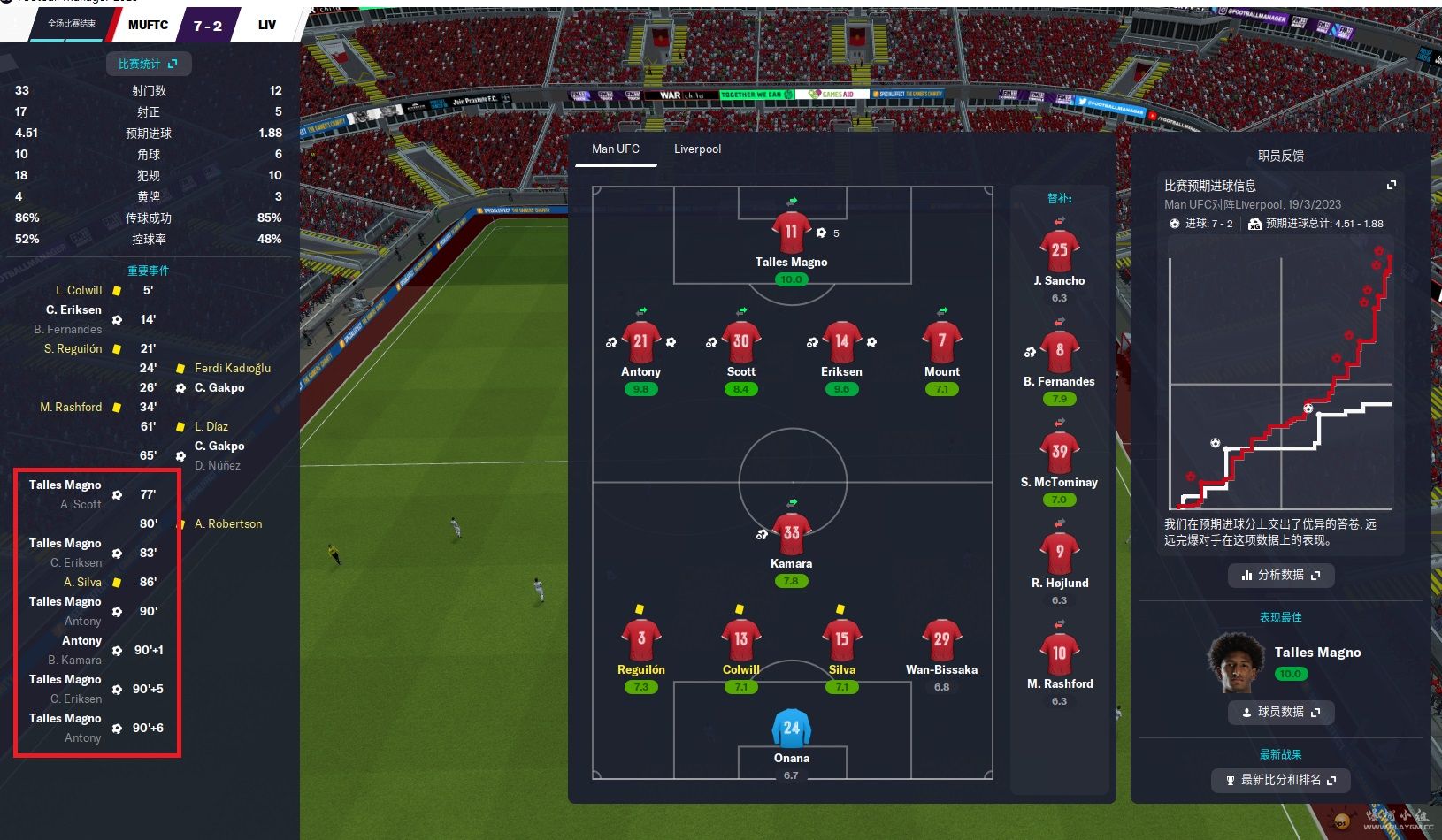This screenshot has height=840, width=1442.
Task: Select goalkeeper Onana
Action: point(791,729)
